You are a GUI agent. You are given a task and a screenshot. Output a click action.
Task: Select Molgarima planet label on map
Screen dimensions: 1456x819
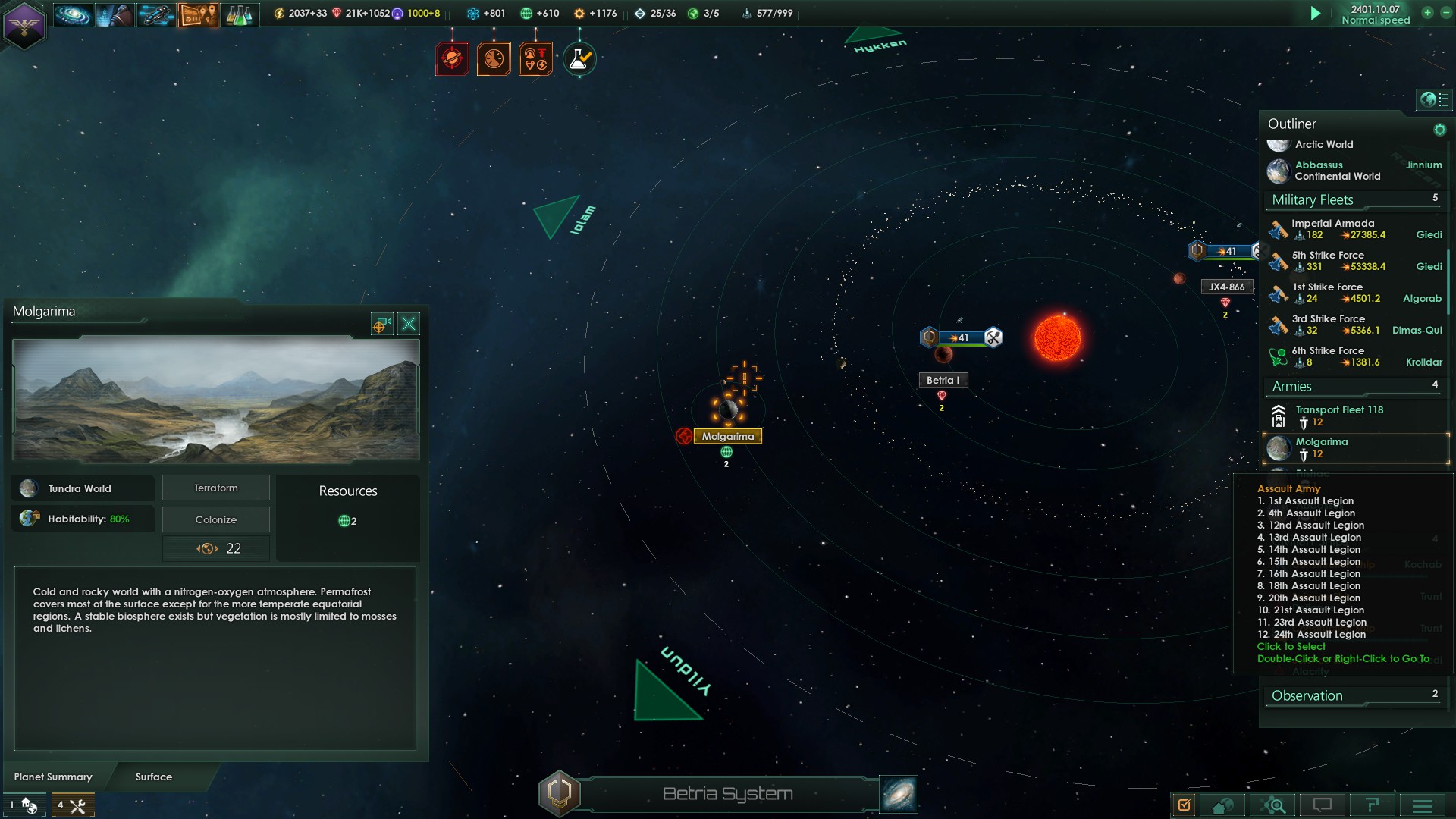pos(727,436)
